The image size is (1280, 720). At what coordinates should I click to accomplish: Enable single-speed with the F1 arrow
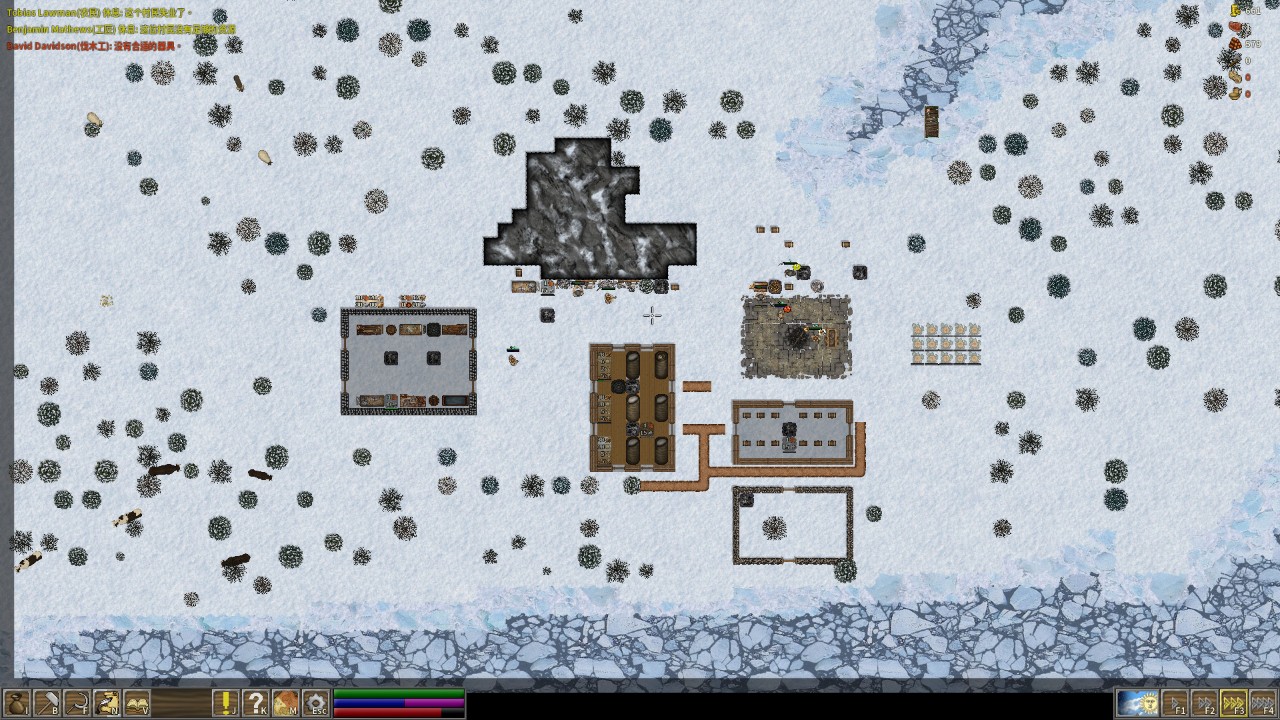point(1175,704)
